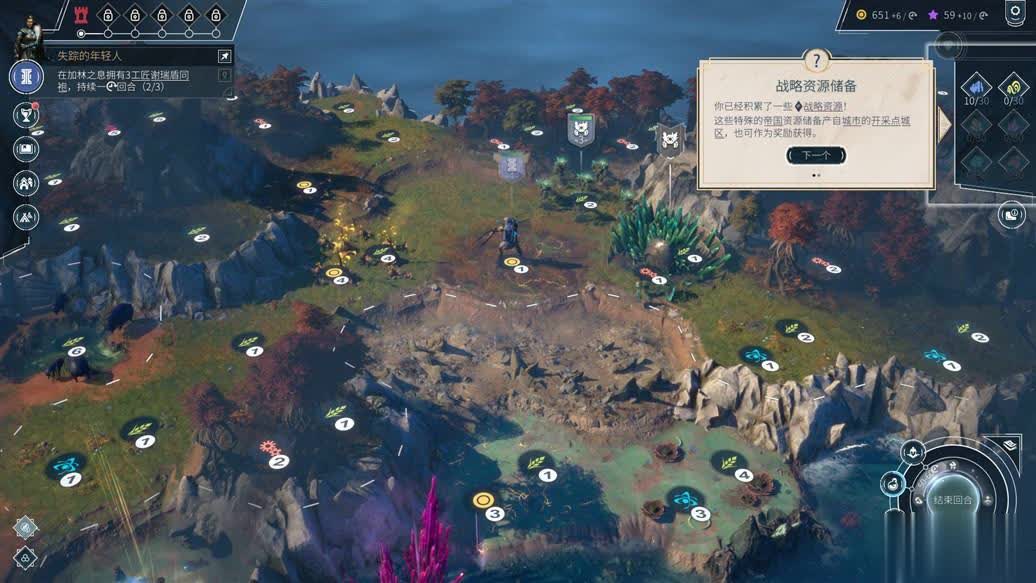The image size is (1036, 583).
Task: Open the blue pillar empire screen
Action: 26,77
